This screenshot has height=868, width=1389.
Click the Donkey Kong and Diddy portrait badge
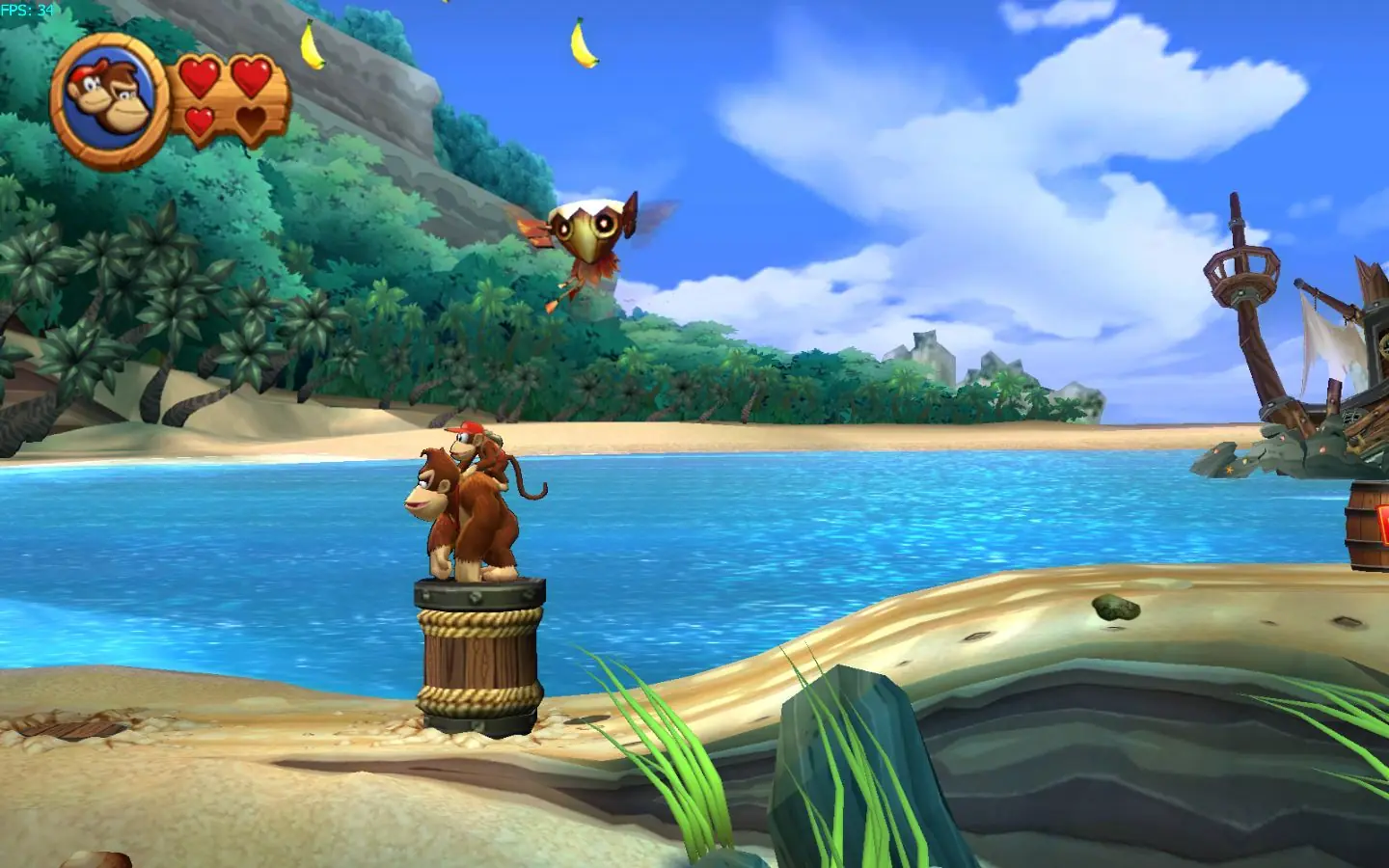coord(109,99)
